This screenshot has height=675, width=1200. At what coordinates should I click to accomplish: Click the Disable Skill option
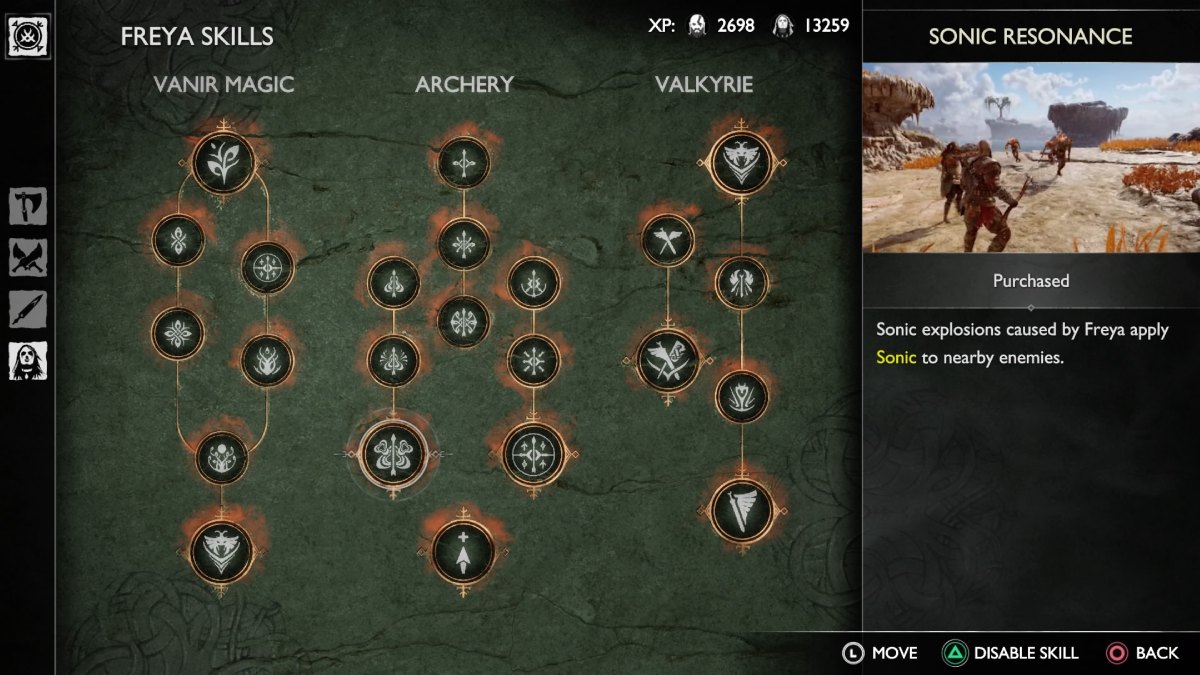(x=1011, y=653)
